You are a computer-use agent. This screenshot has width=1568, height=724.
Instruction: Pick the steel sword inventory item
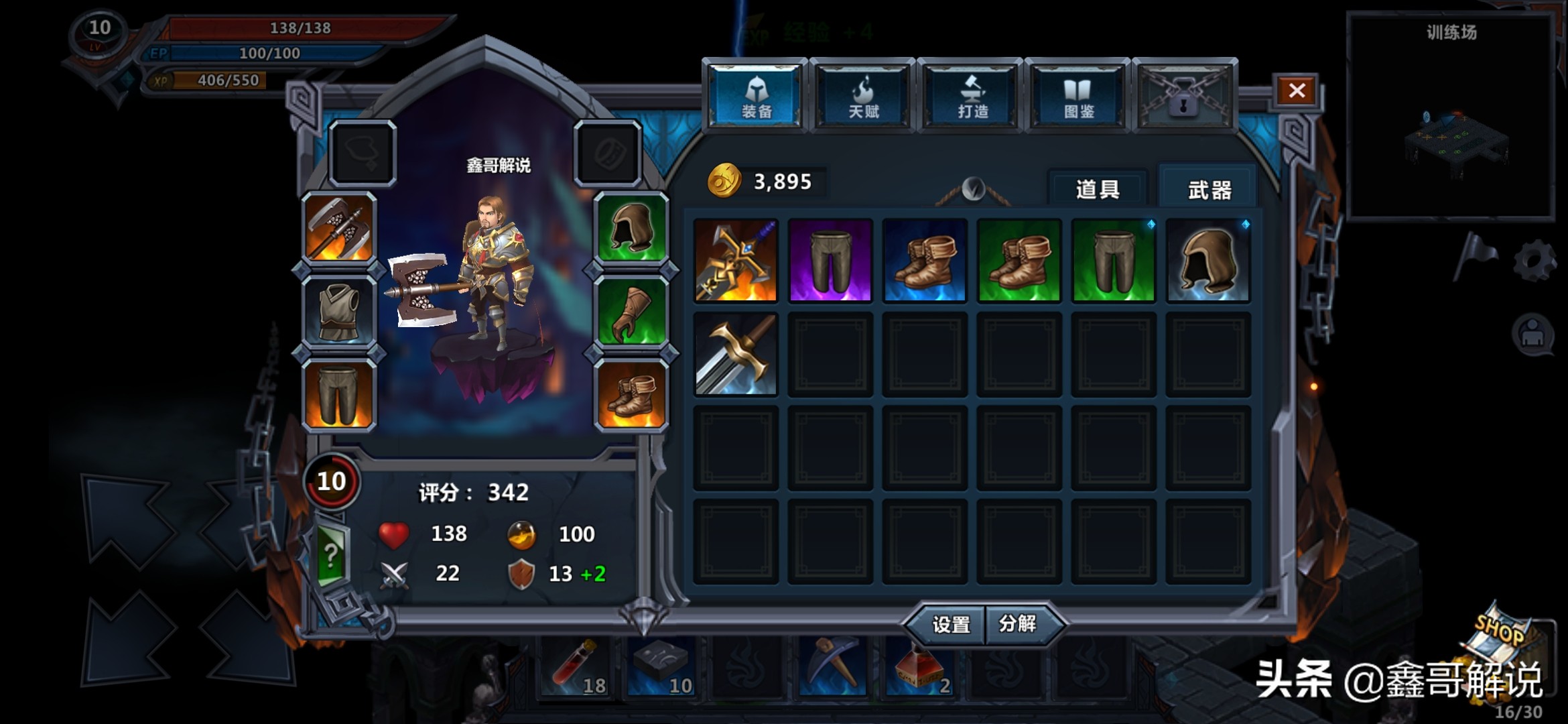736,355
